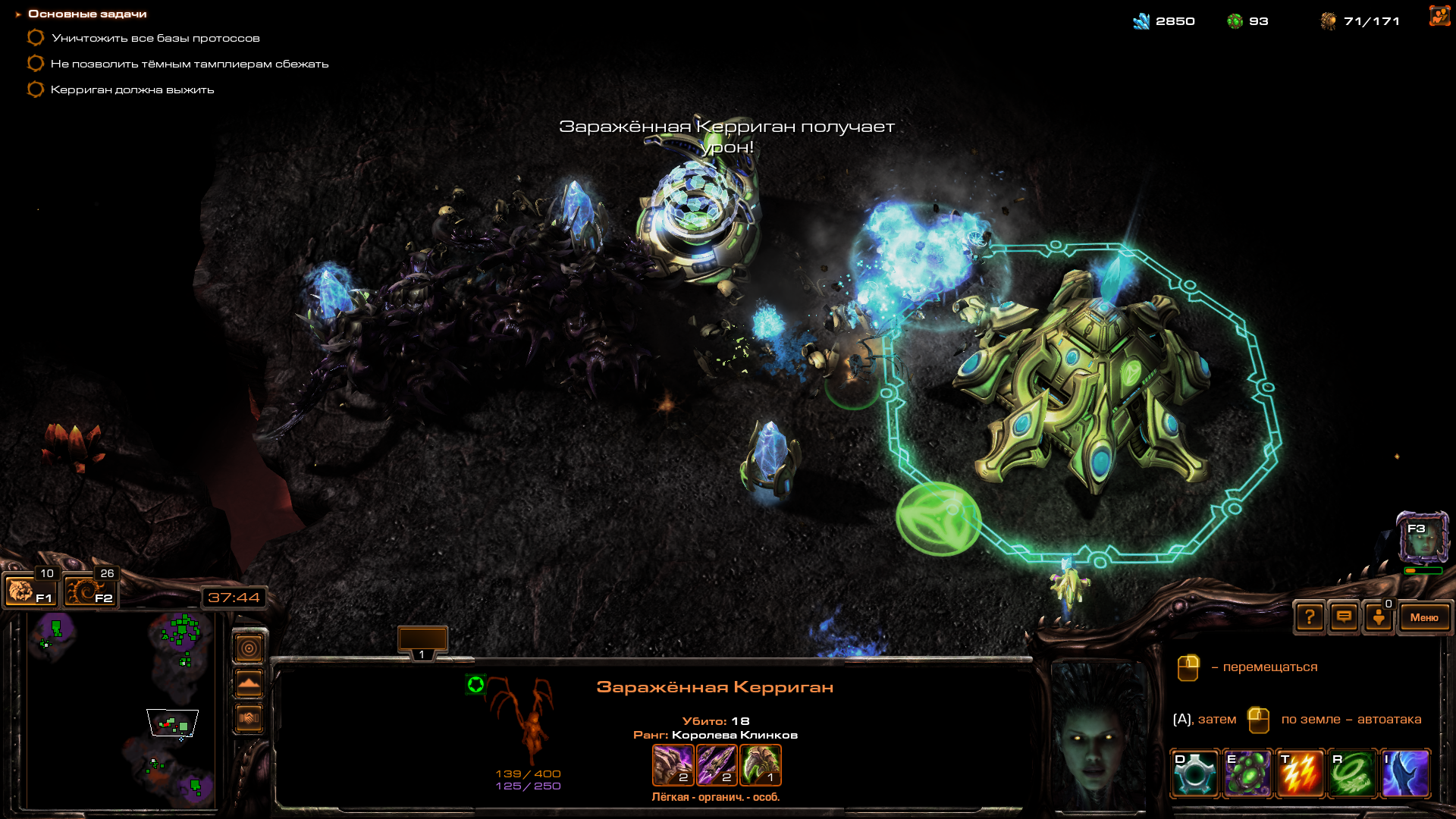Open the Меню button

[x=1423, y=617]
